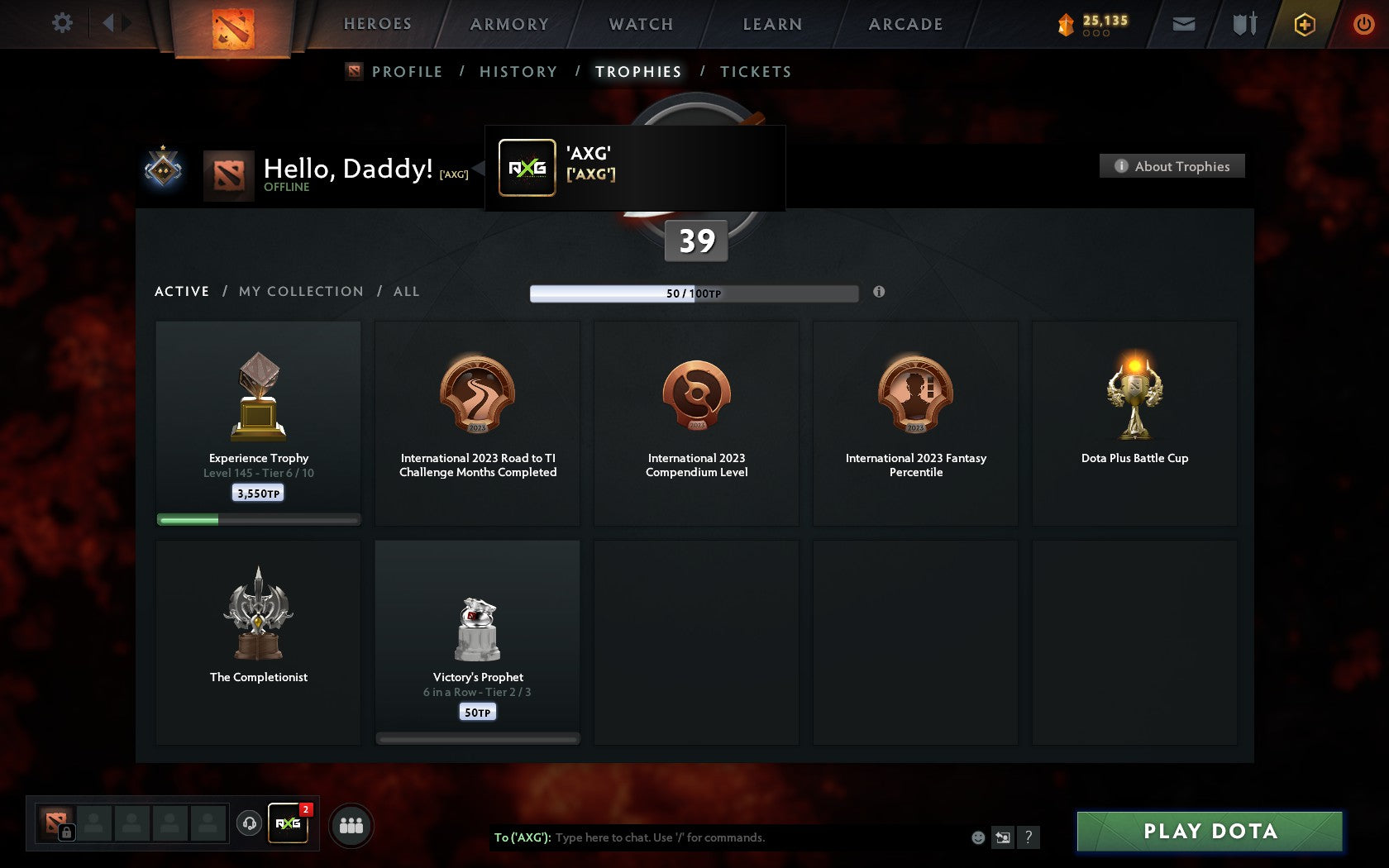Click the About Trophies button
The height and width of the screenshot is (868, 1389).
[1171, 166]
